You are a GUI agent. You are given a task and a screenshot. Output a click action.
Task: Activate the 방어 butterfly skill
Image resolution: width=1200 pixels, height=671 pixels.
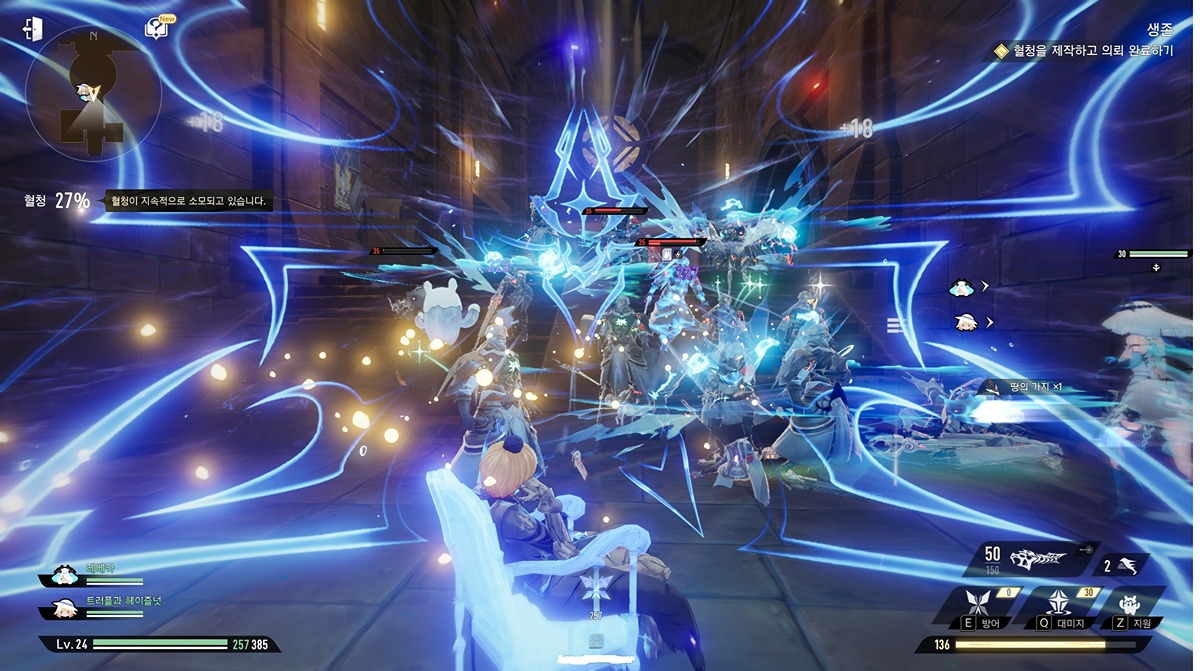click(976, 605)
